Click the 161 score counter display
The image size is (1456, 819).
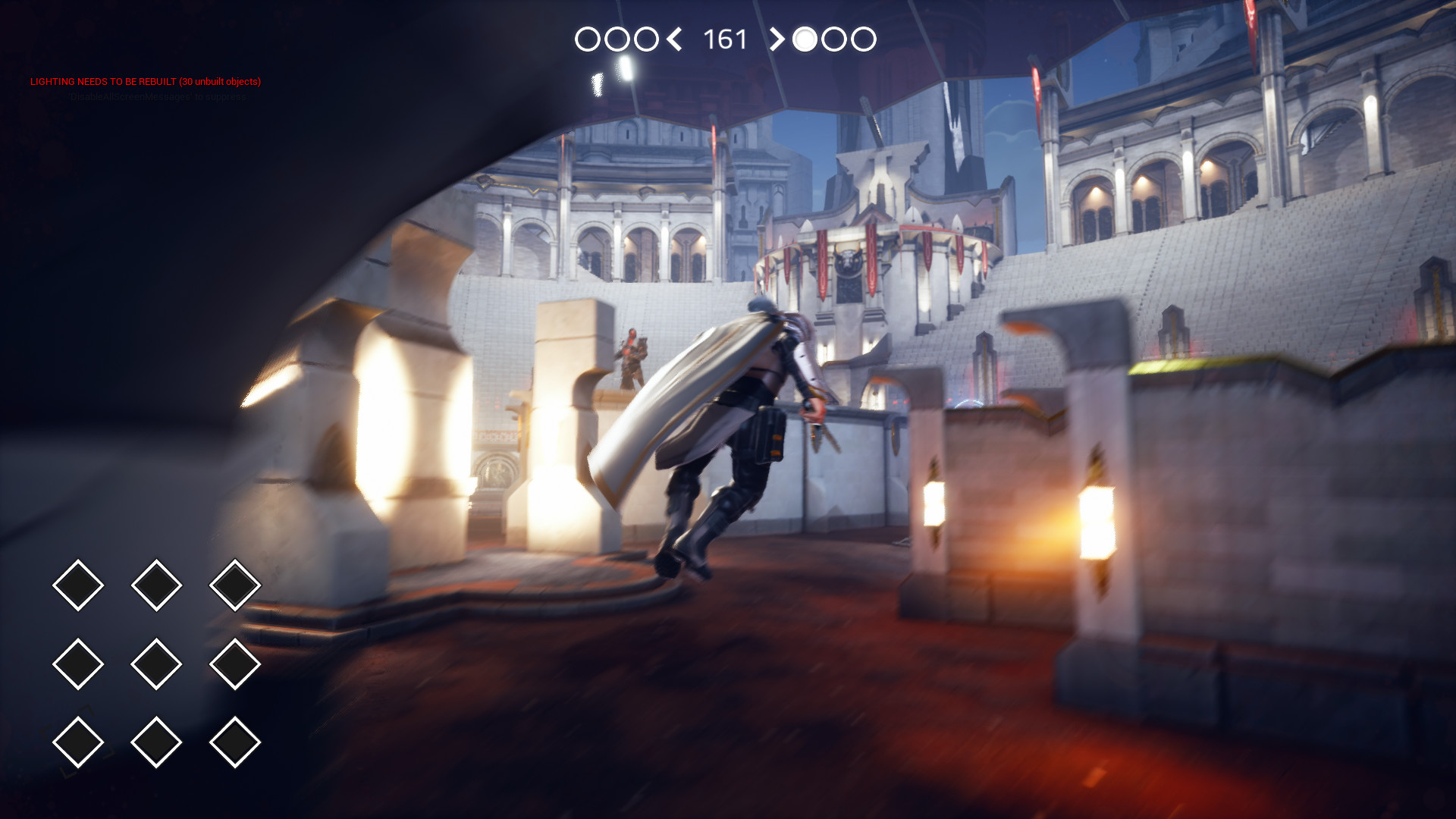tap(723, 39)
